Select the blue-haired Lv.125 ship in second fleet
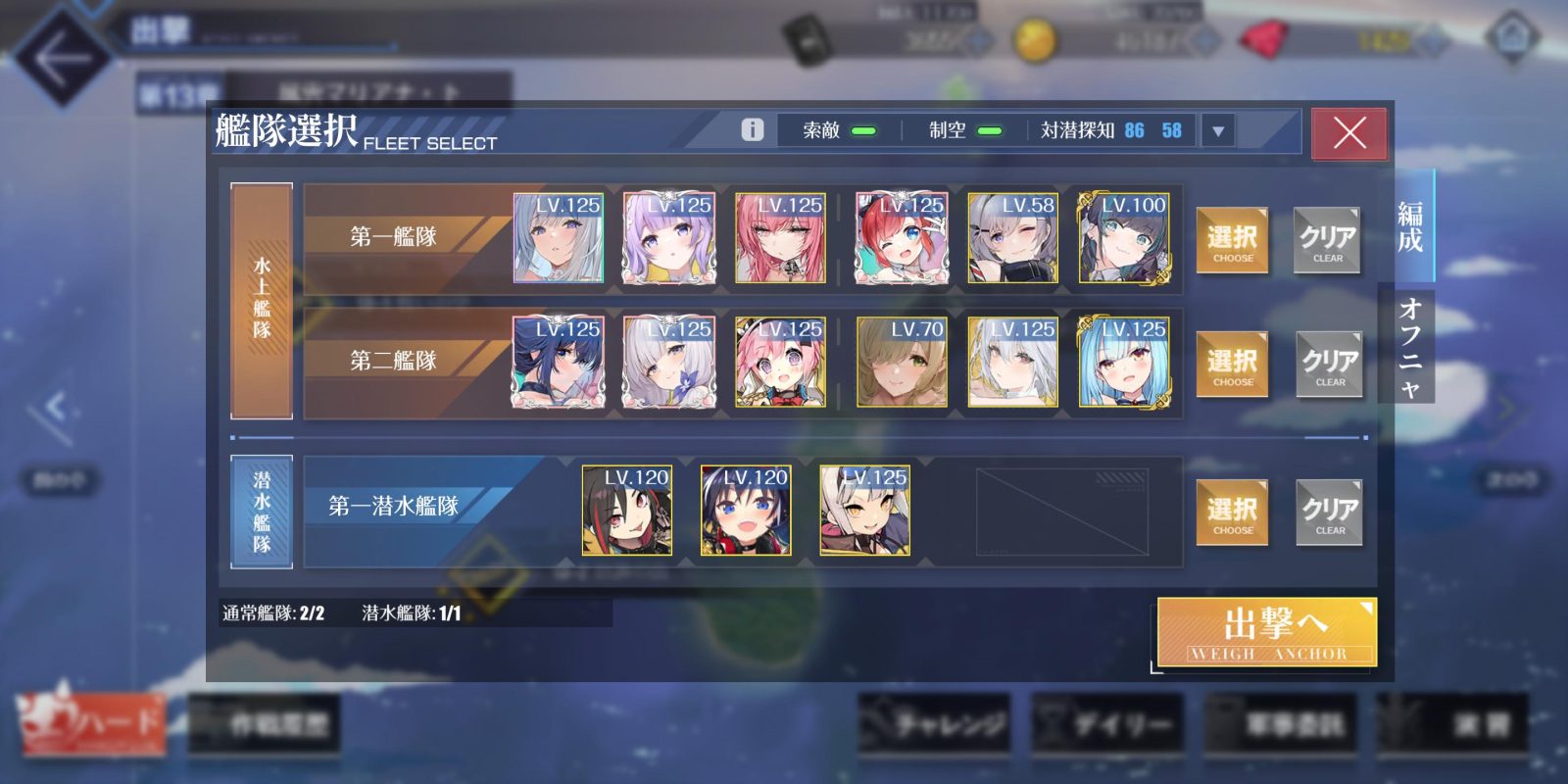 [x=1124, y=363]
